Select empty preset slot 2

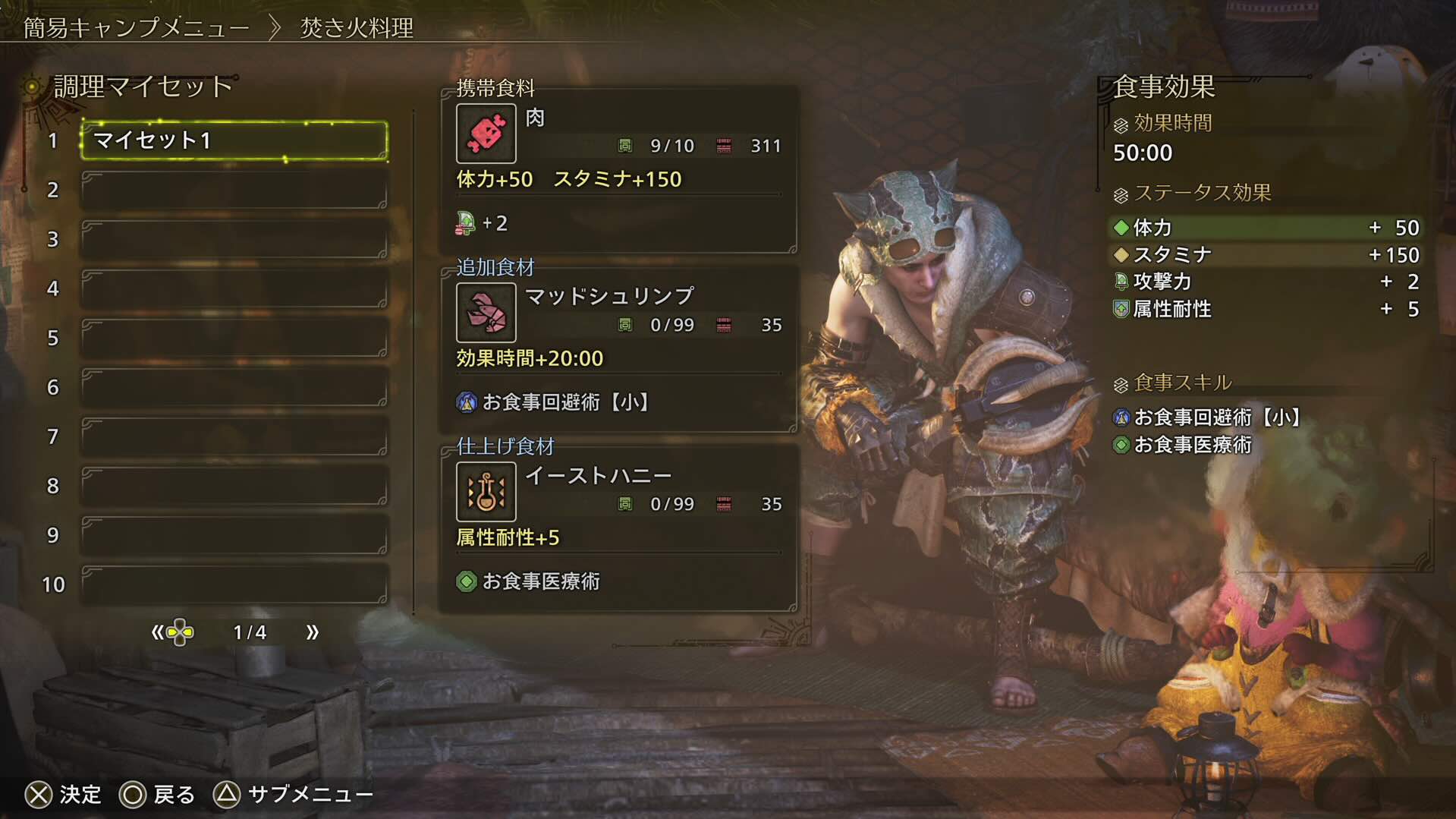[233, 190]
